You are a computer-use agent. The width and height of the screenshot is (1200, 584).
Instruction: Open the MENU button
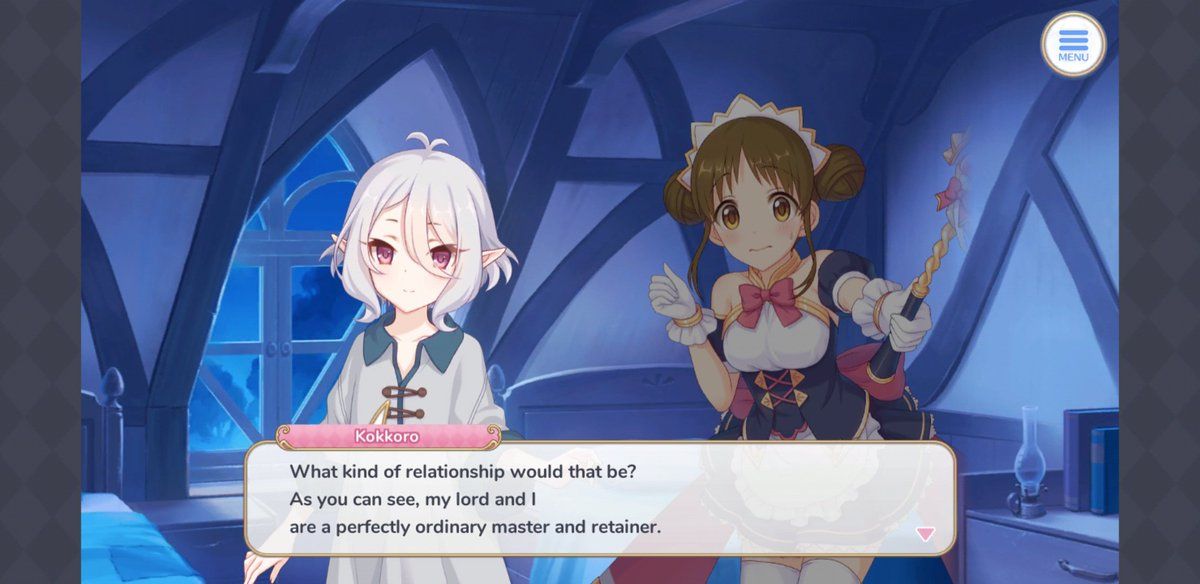pos(1073,44)
